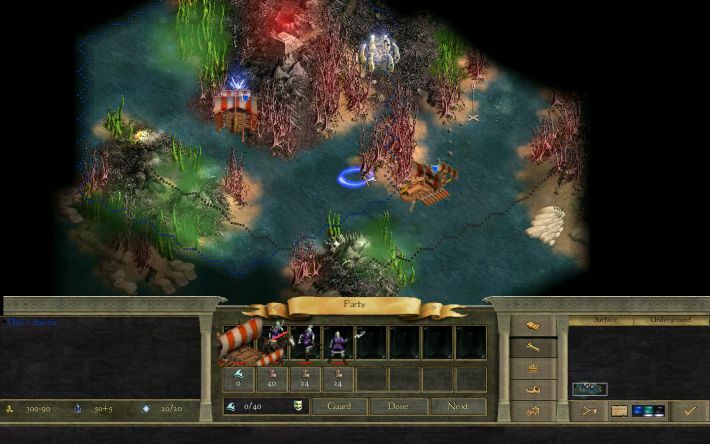End turn with the checkmark button
710x444 pixels.
point(686,410)
